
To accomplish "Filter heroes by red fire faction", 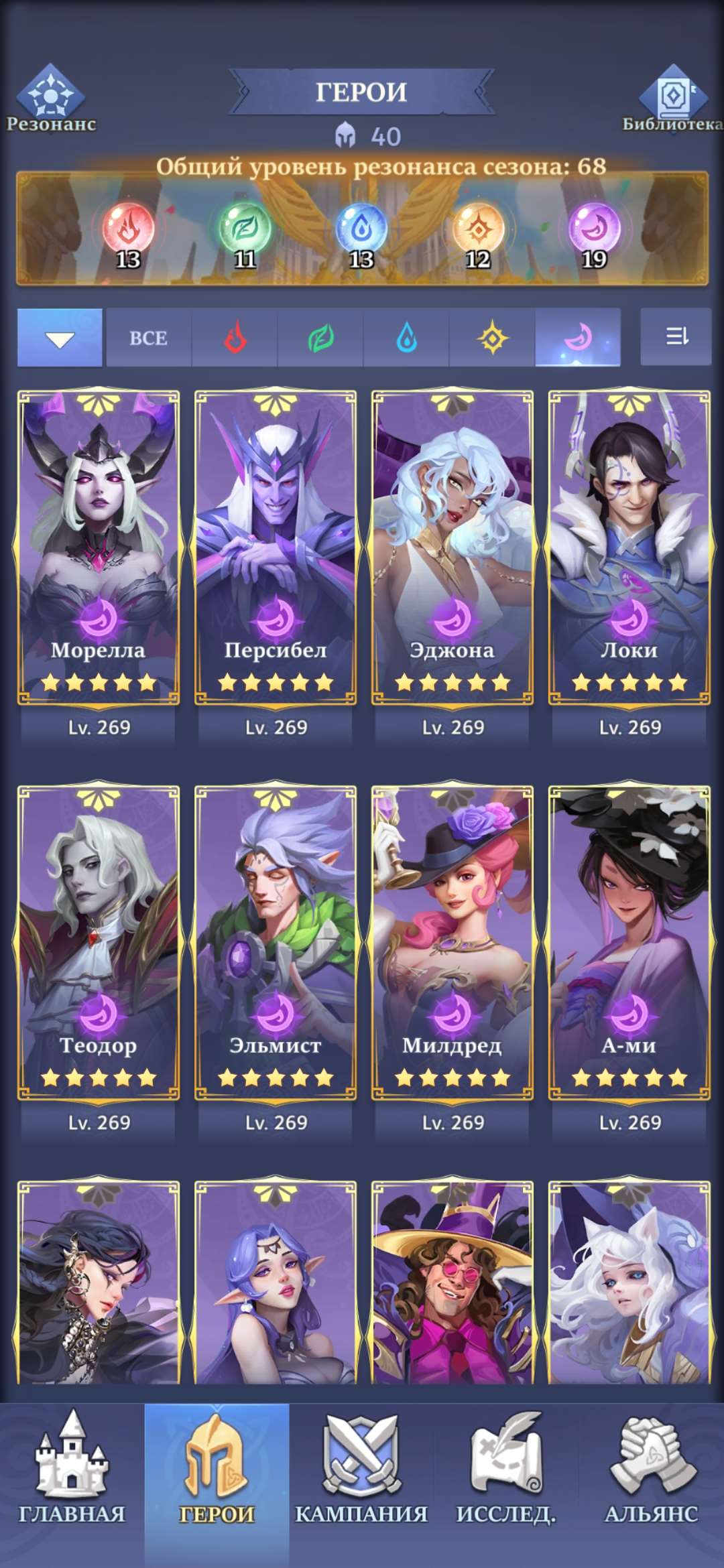I will [x=235, y=338].
